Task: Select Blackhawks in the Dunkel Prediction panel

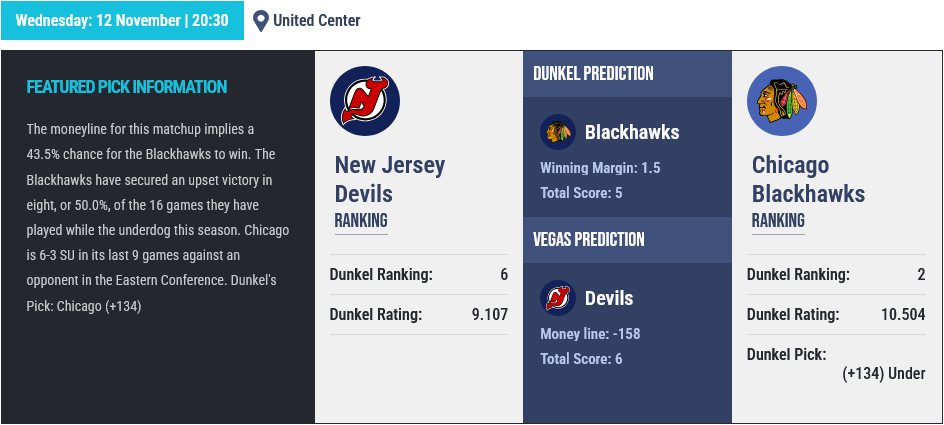Action: tap(631, 132)
